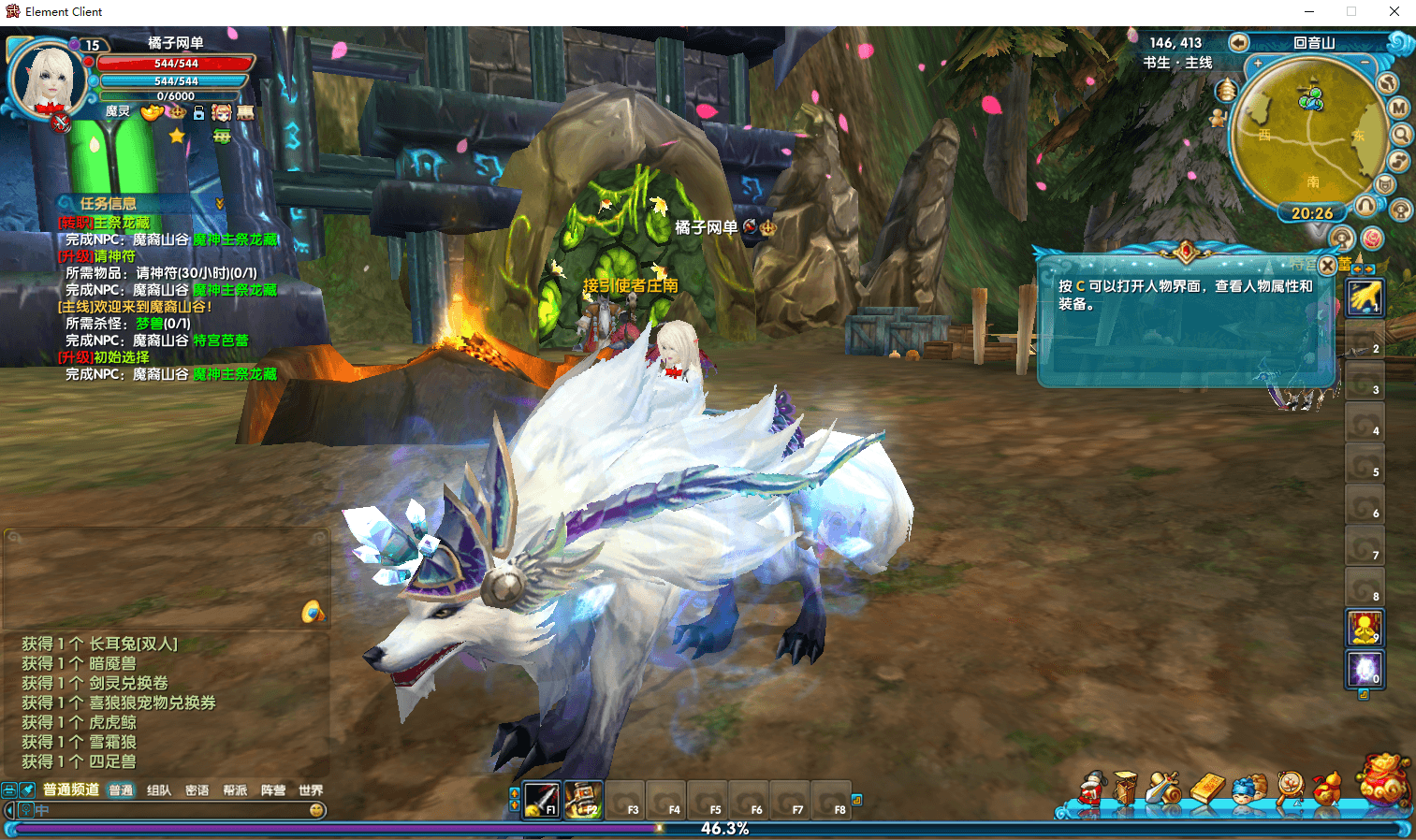Click the 魔神主祭龙藏 link under 主祭龙藏 quest

[235, 239]
